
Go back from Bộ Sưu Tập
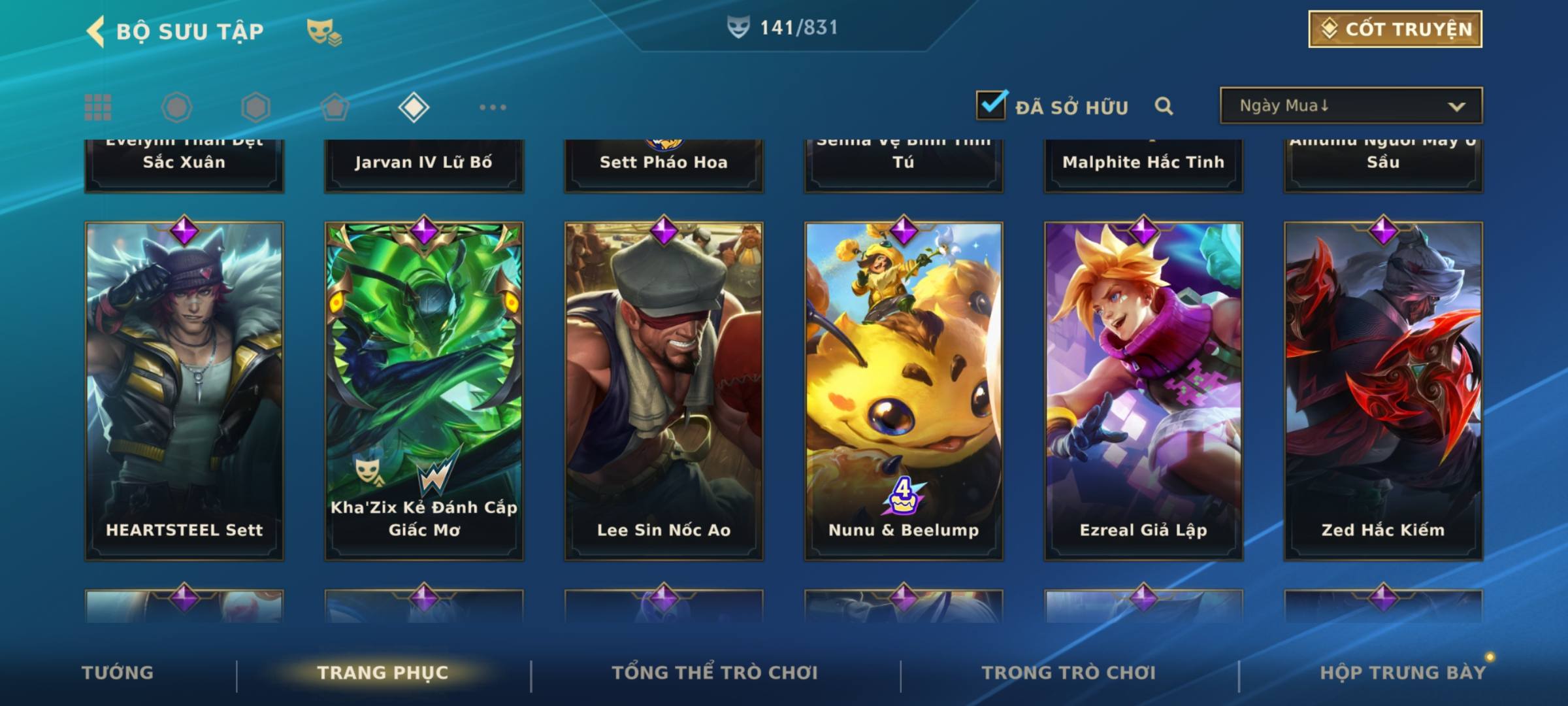click(97, 31)
